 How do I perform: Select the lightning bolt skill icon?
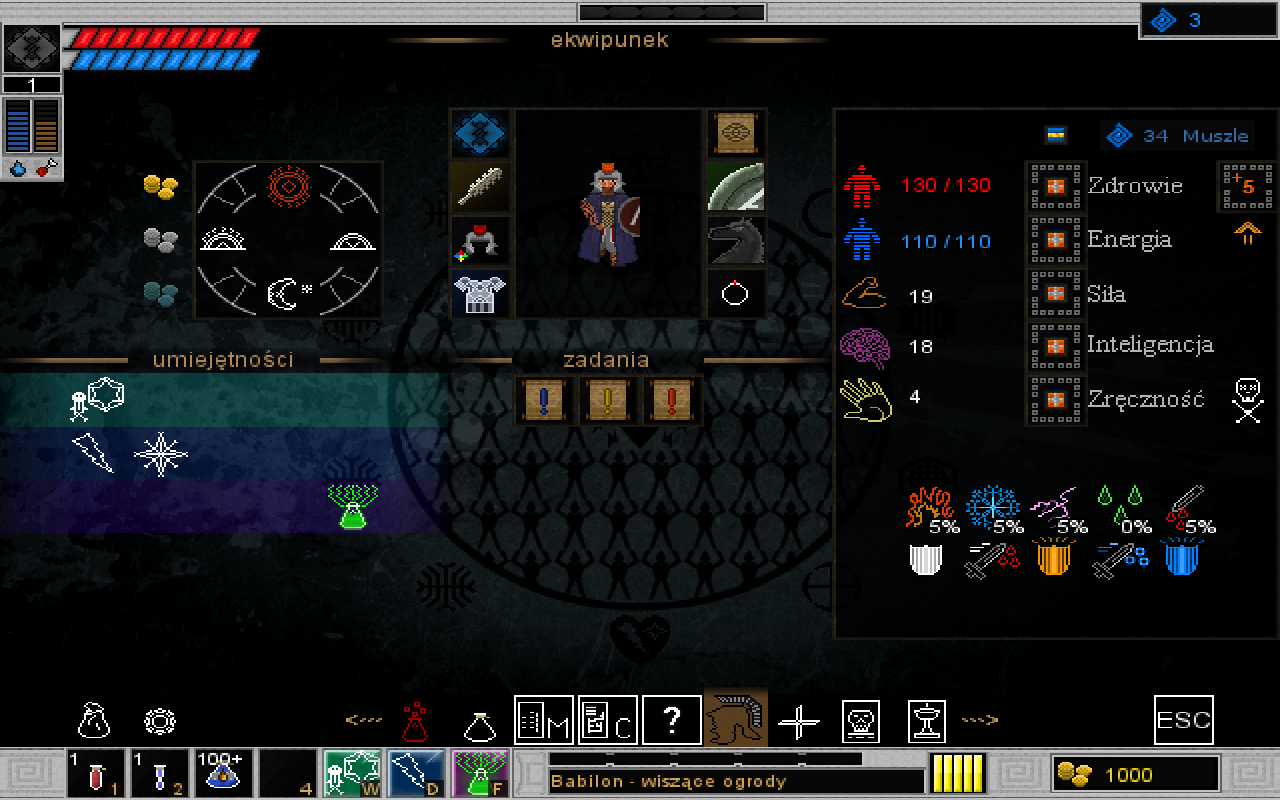pos(93,453)
